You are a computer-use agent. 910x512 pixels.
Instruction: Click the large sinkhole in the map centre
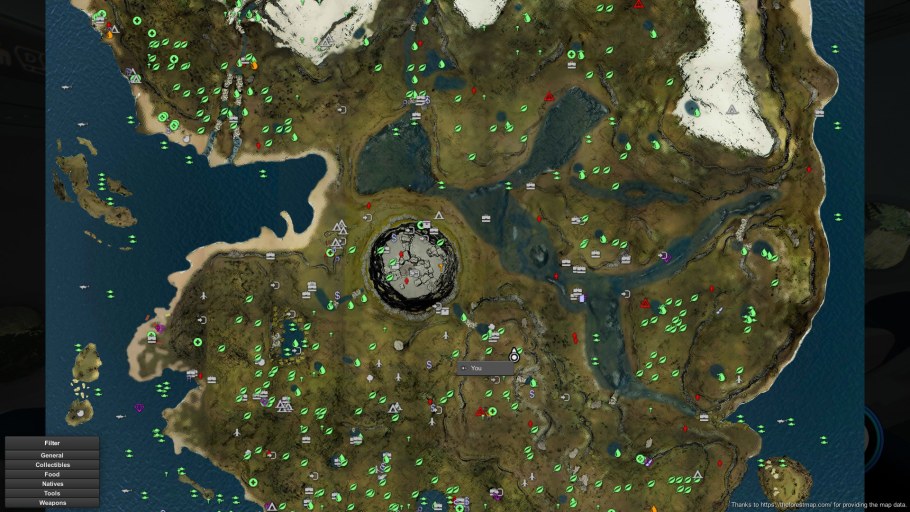pyautogui.click(x=414, y=267)
